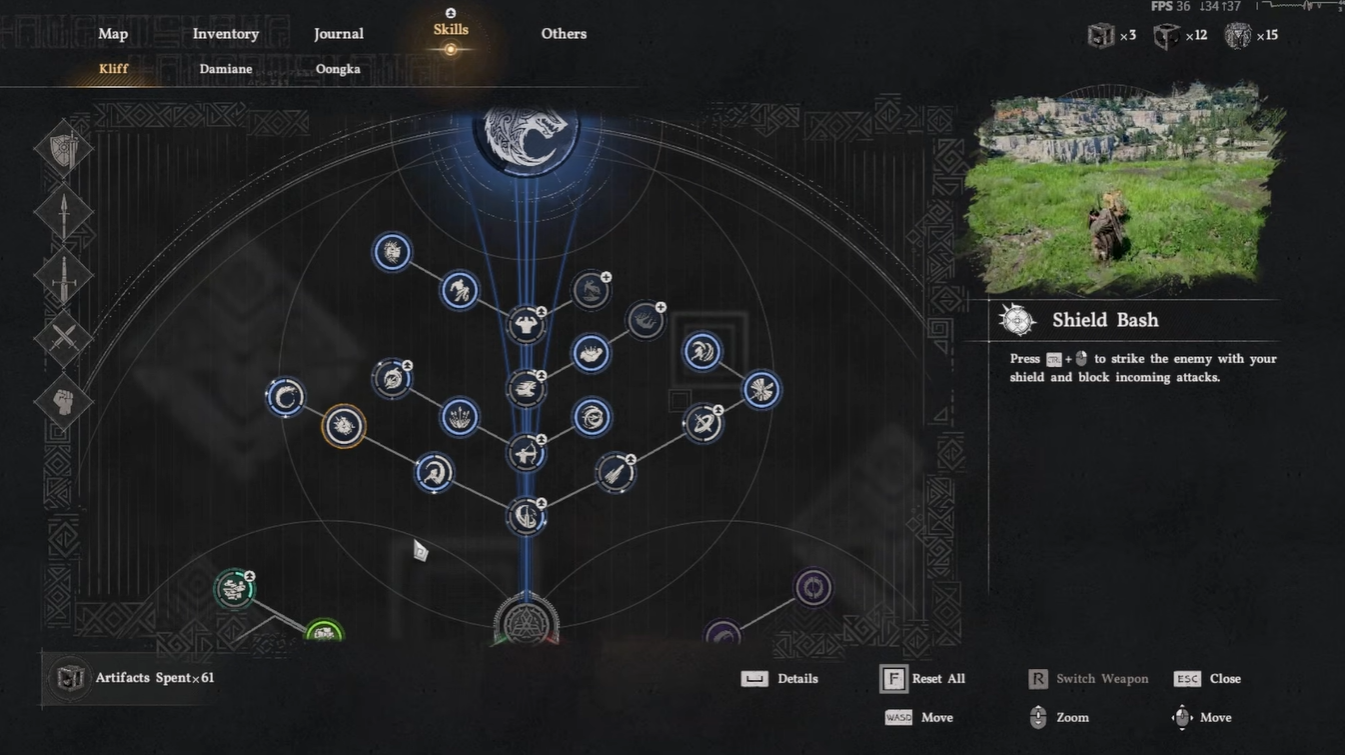Show Kliff's skill tree
The image size is (1345, 755).
click(x=114, y=69)
